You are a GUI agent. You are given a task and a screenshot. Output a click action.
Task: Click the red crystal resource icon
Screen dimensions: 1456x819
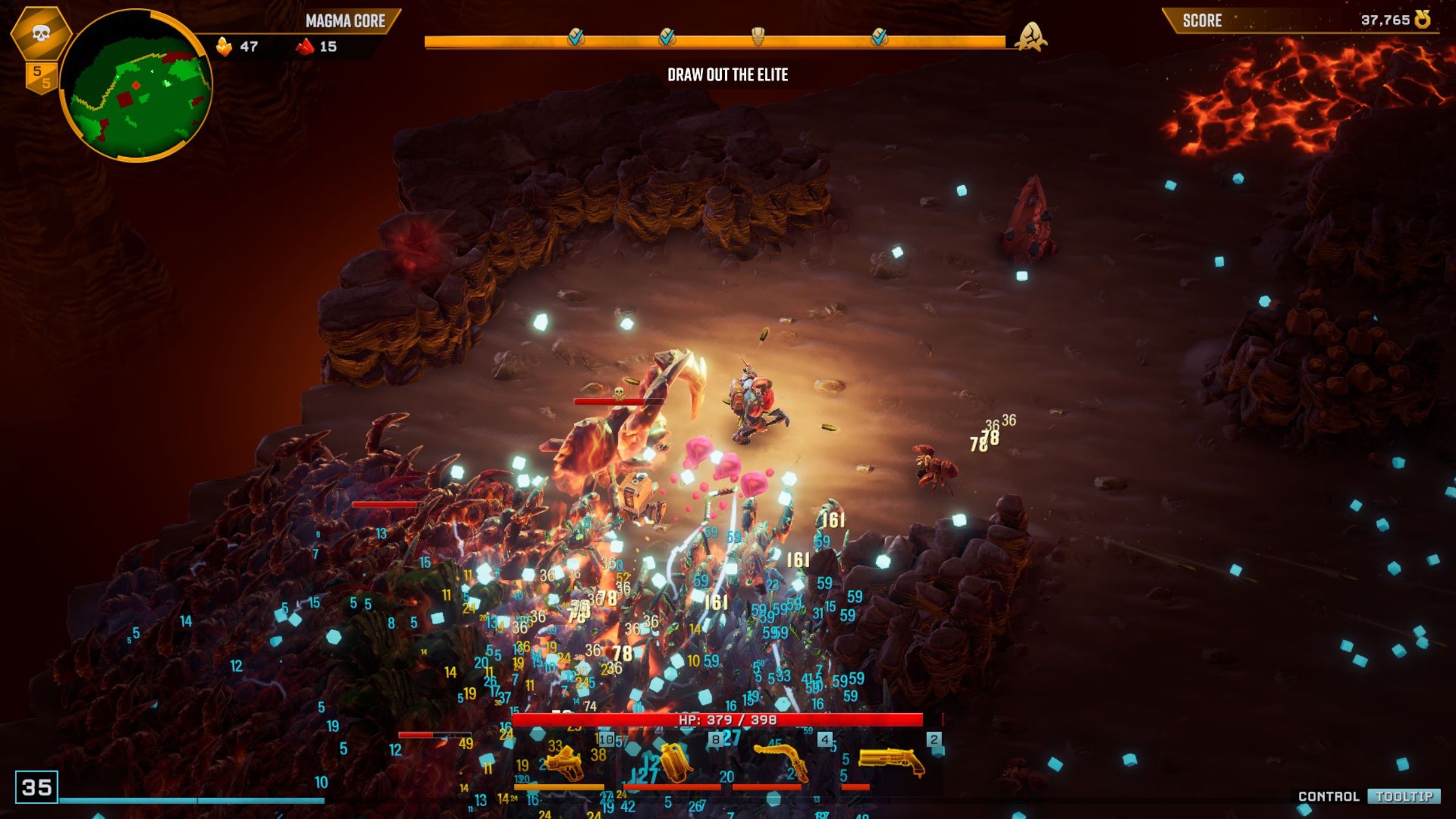305,47
